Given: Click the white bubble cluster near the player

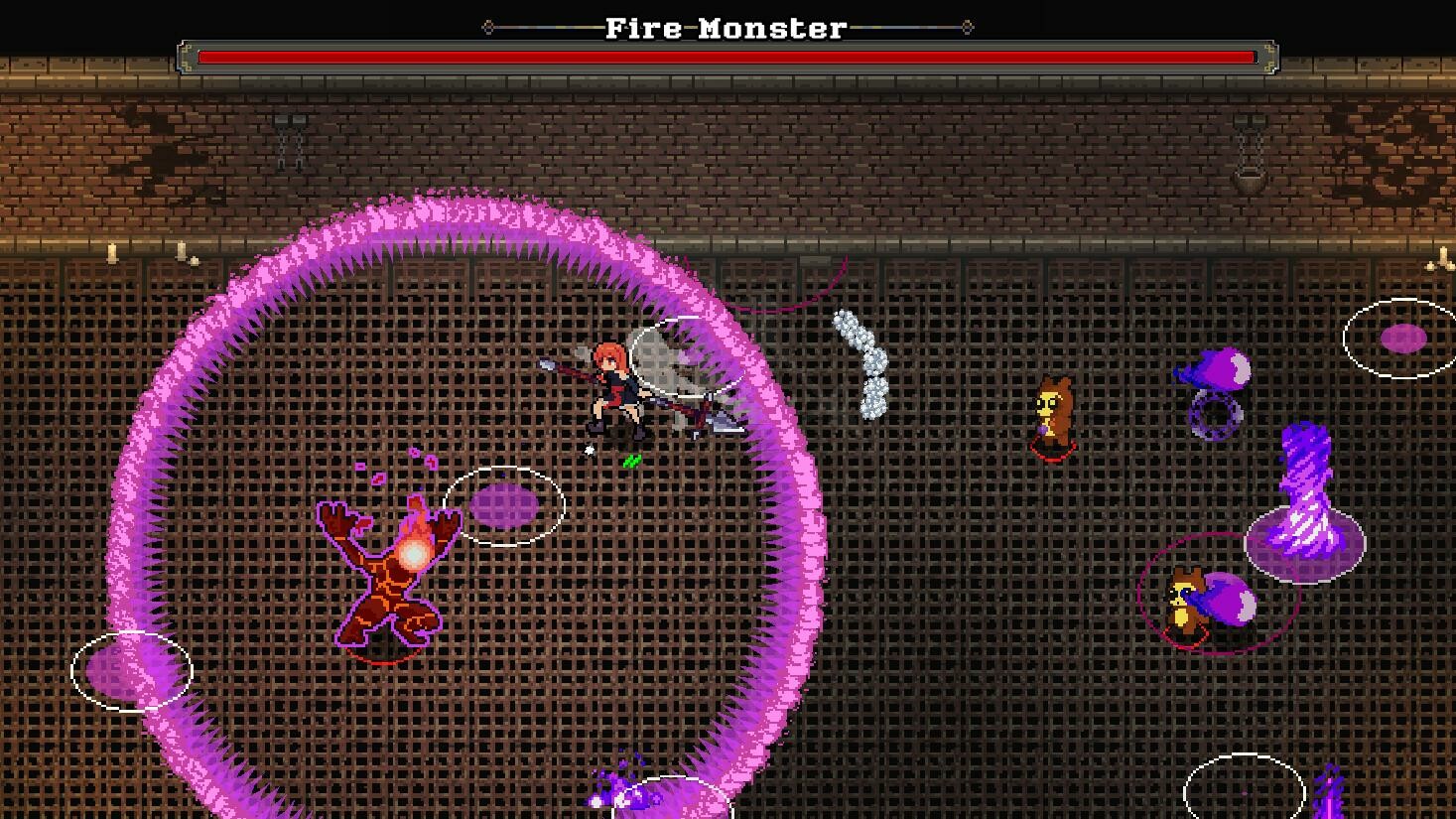Looking at the screenshot, I should point(860,362).
